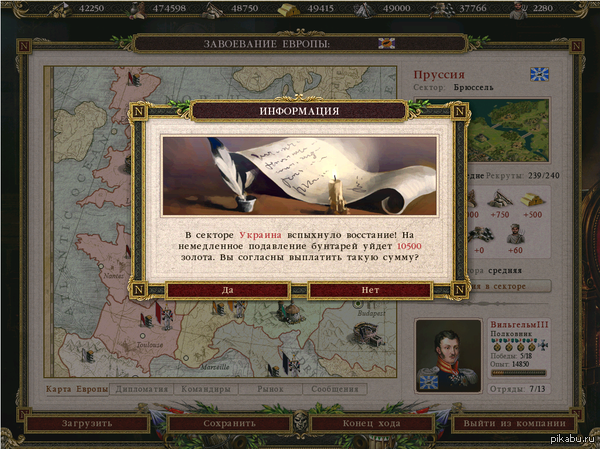Screen dimensions: 600x449
Task: Decline payment with the Нет button
Action: pyautogui.click(x=370, y=290)
